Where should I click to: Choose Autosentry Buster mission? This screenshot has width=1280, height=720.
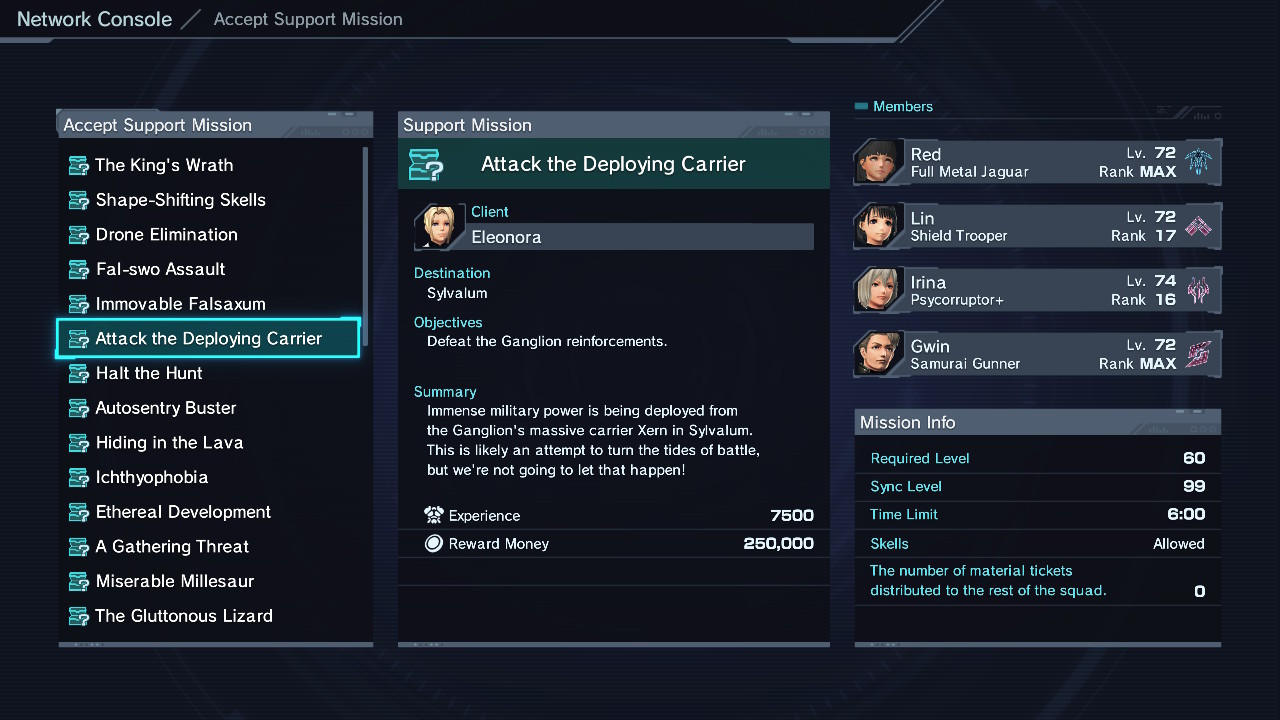pyautogui.click(x=165, y=408)
